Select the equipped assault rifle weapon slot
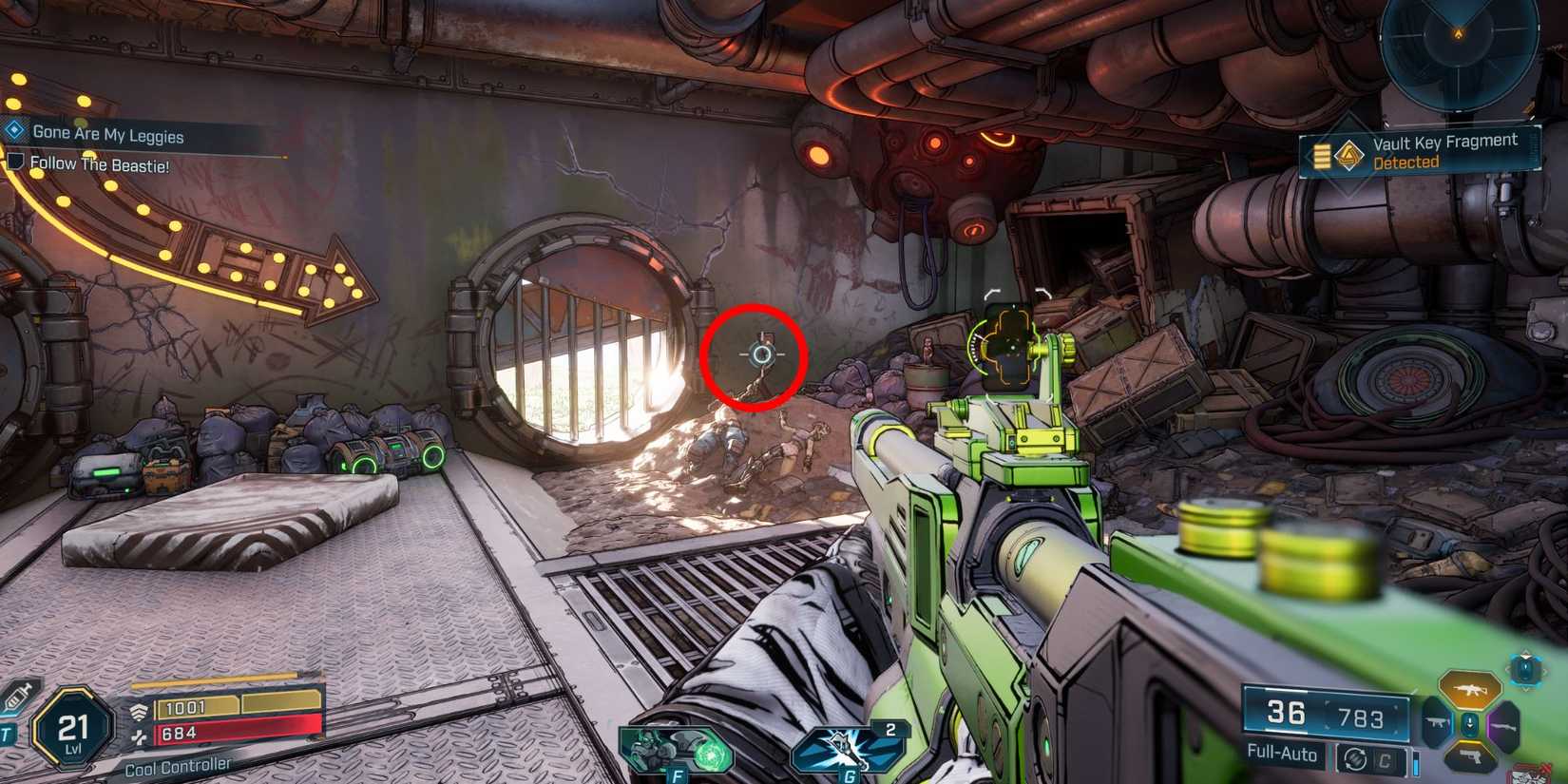The width and height of the screenshot is (1568, 784). pos(1471,688)
